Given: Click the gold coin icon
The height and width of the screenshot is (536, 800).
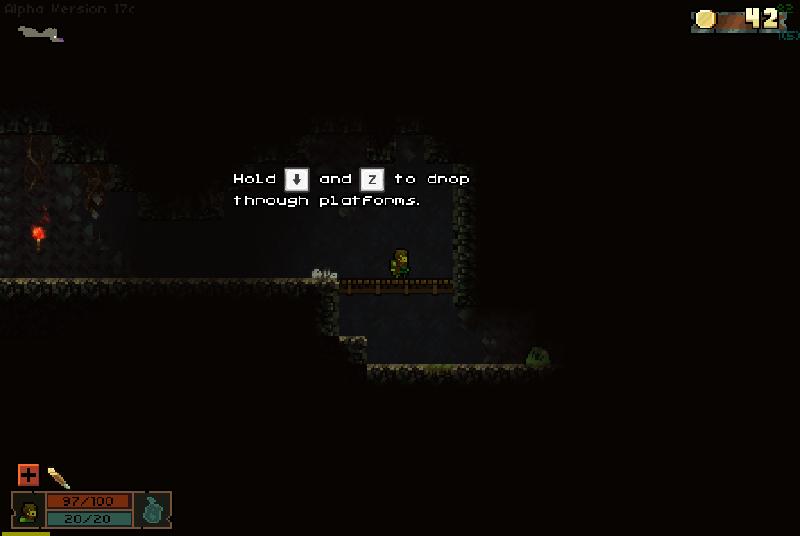Looking at the screenshot, I should [x=706, y=19].
